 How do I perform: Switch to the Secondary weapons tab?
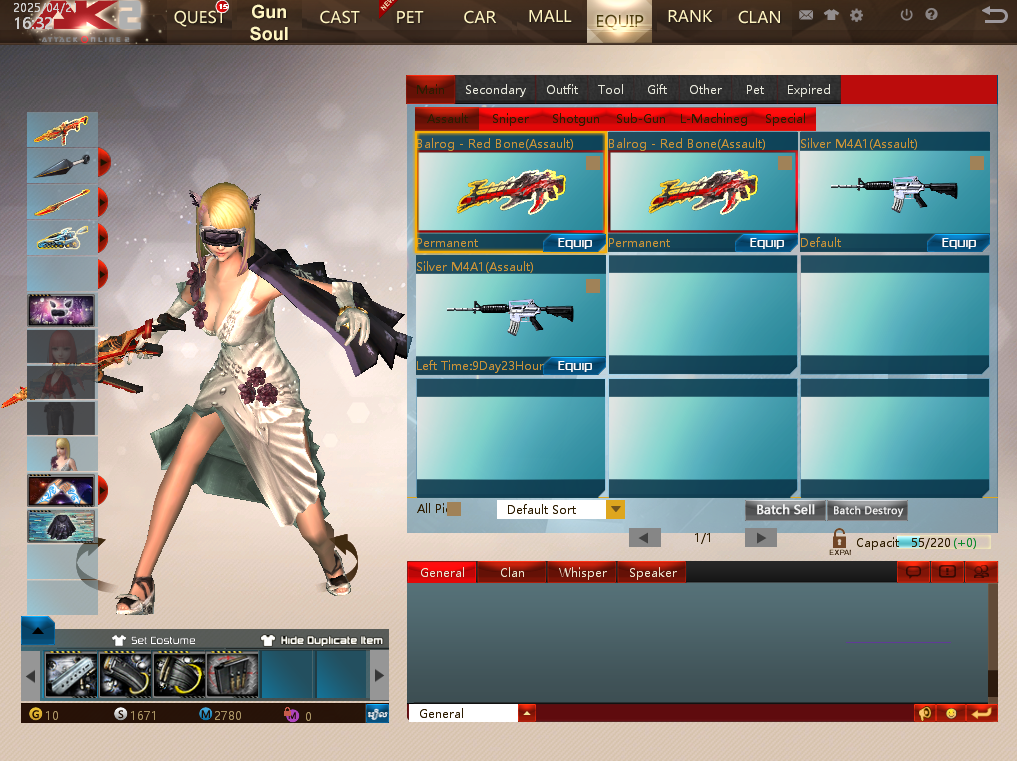click(x=495, y=90)
